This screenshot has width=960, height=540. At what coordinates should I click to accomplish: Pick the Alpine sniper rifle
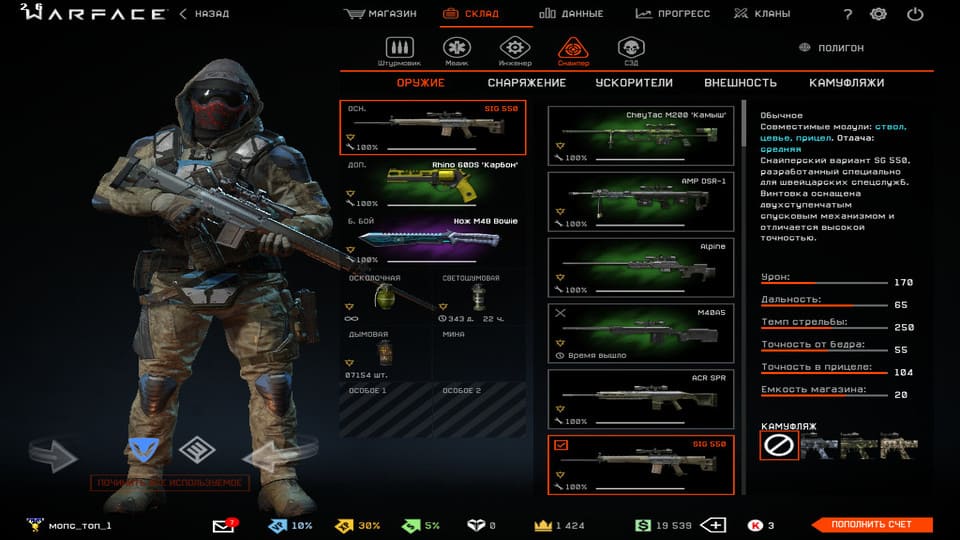pyautogui.click(x=641, y=267)
